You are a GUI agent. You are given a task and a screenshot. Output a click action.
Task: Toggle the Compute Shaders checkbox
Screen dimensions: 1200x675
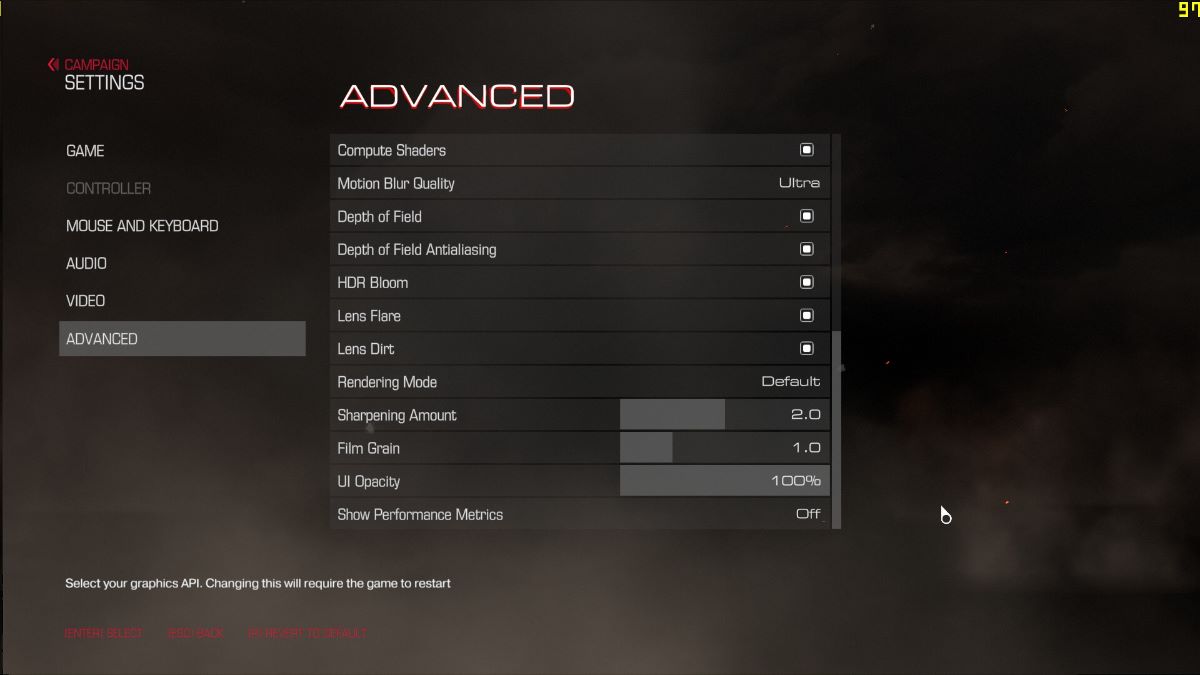tap(806, 150)
